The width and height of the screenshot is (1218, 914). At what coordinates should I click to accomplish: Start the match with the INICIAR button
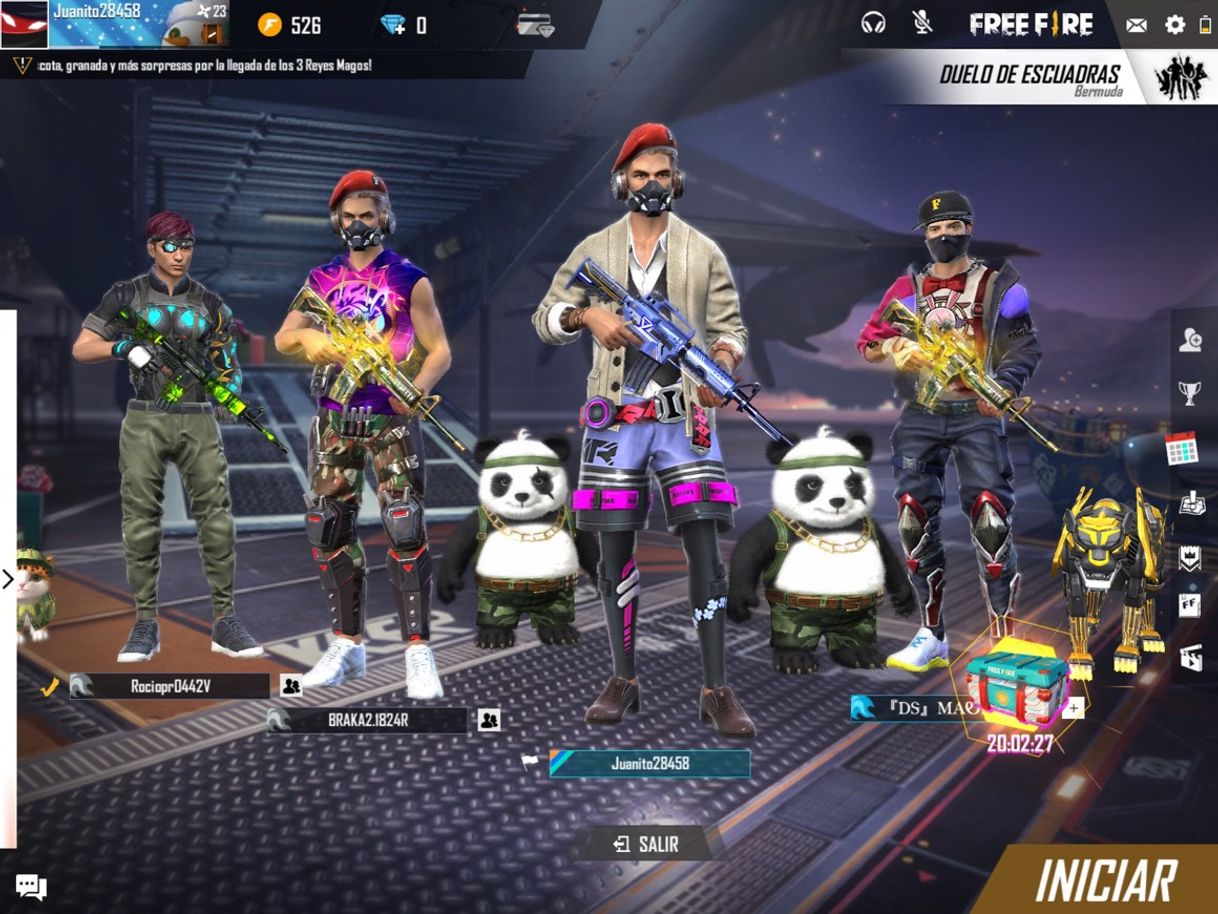1105,881
